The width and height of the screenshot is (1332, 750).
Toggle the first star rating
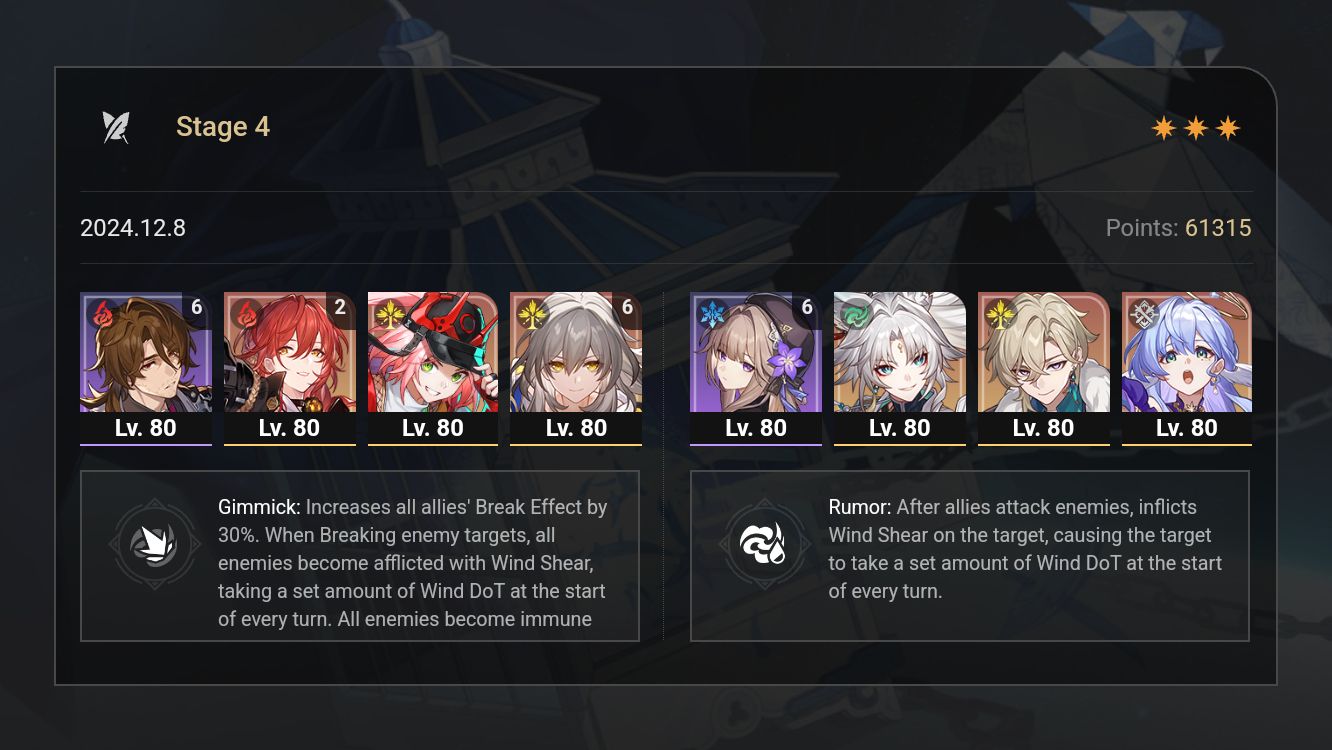1164,127
